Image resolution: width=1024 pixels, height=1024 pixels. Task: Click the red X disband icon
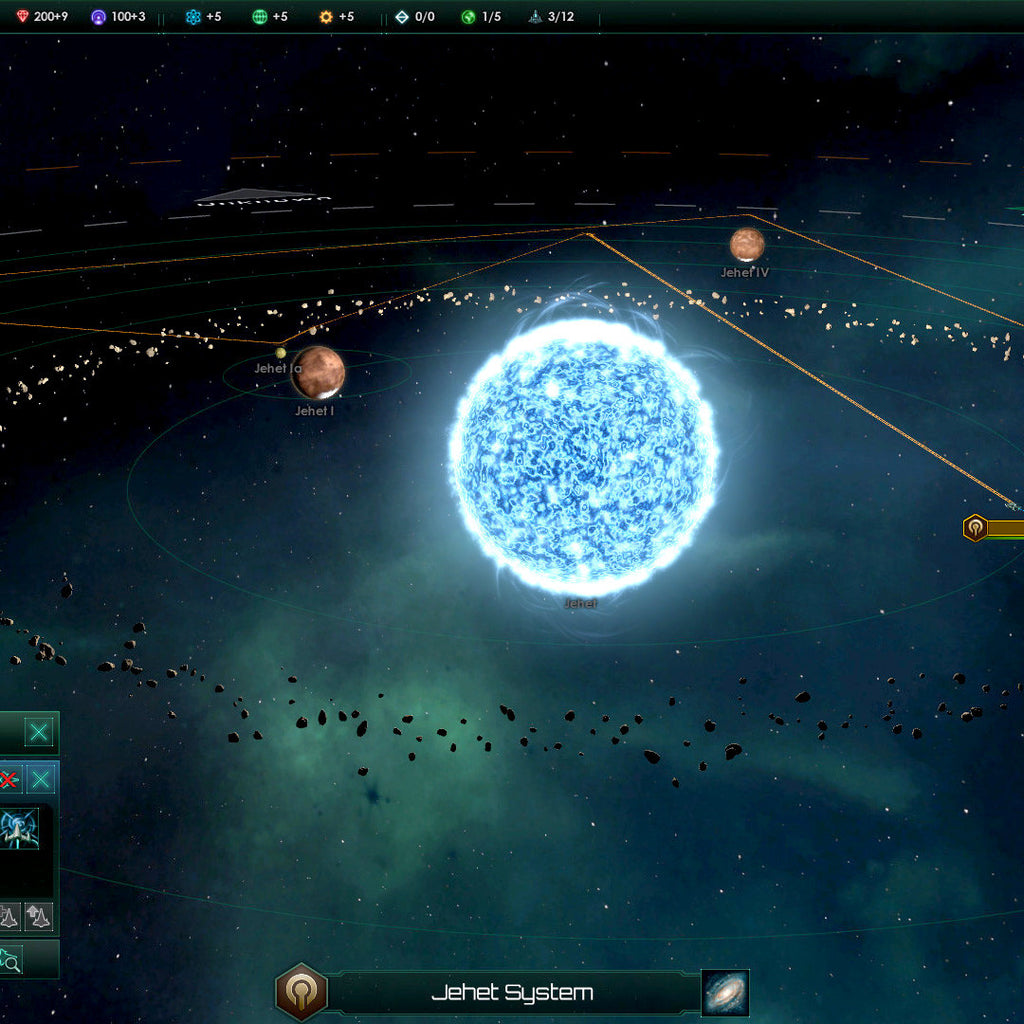[9, 780]
